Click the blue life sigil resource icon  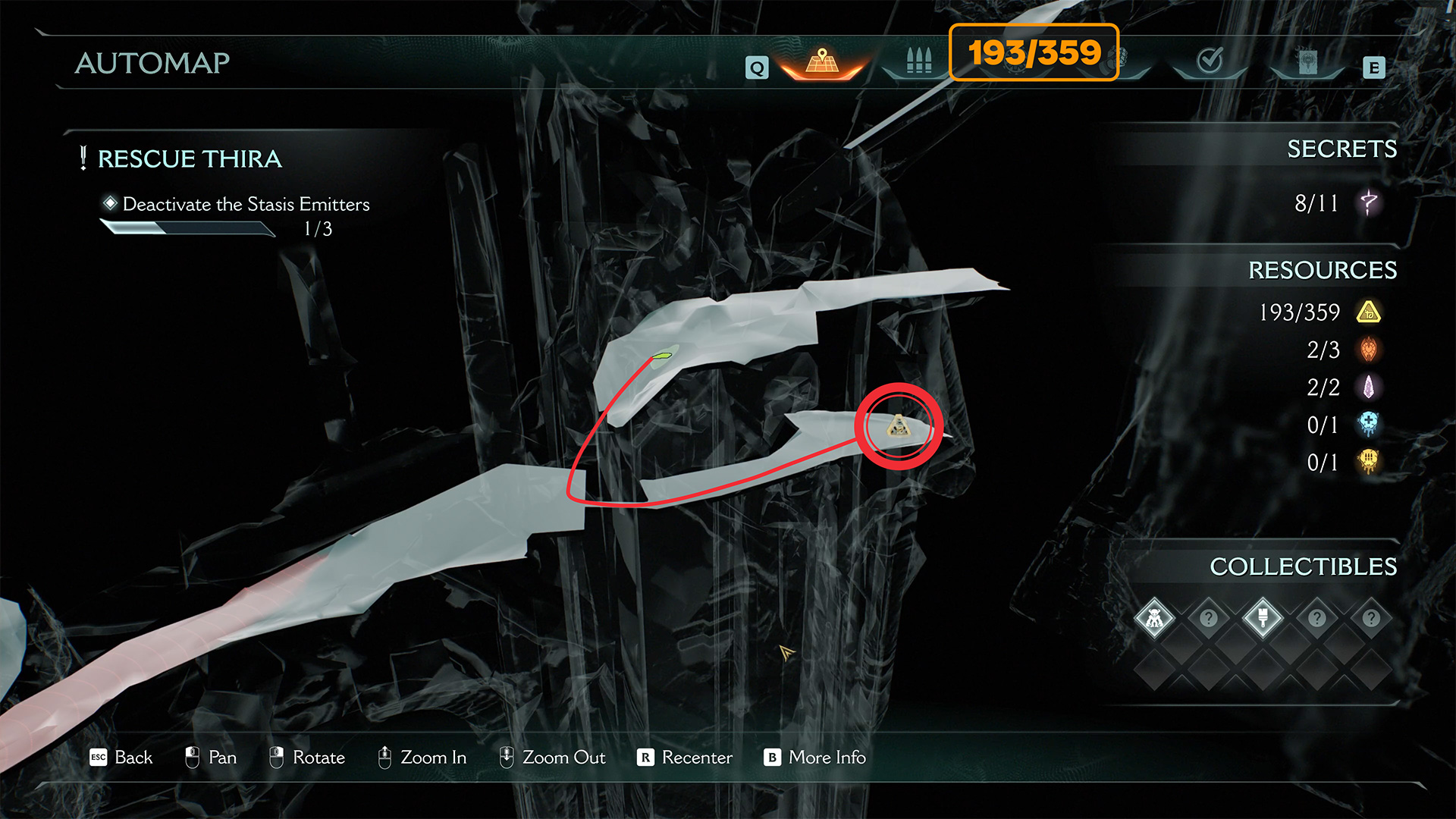tap(1369, 425)
